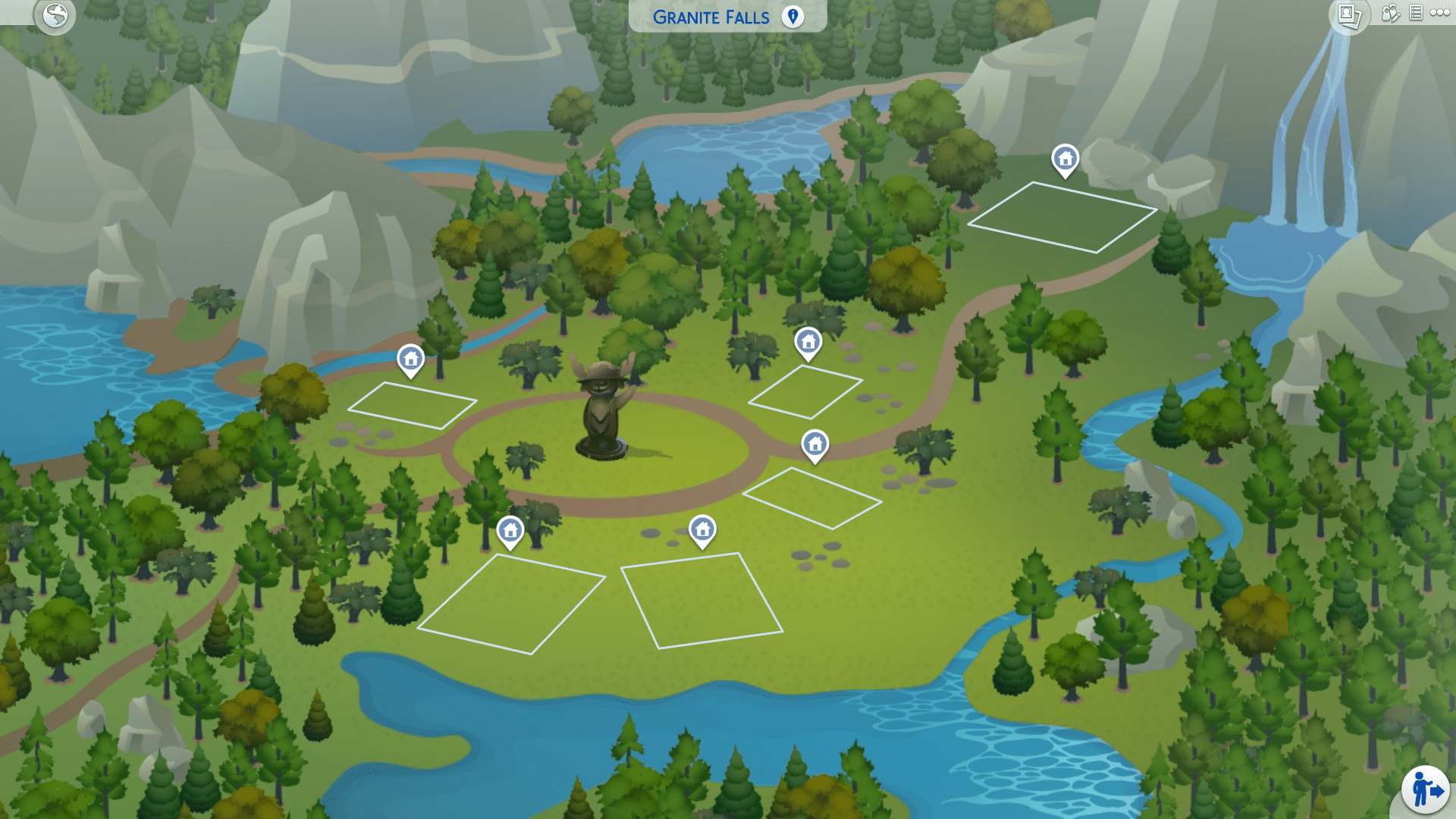Screen dimensions: 1456x819
Task: Open the list panel icon
Action: pyautogui.click(x=1416, y=13)
